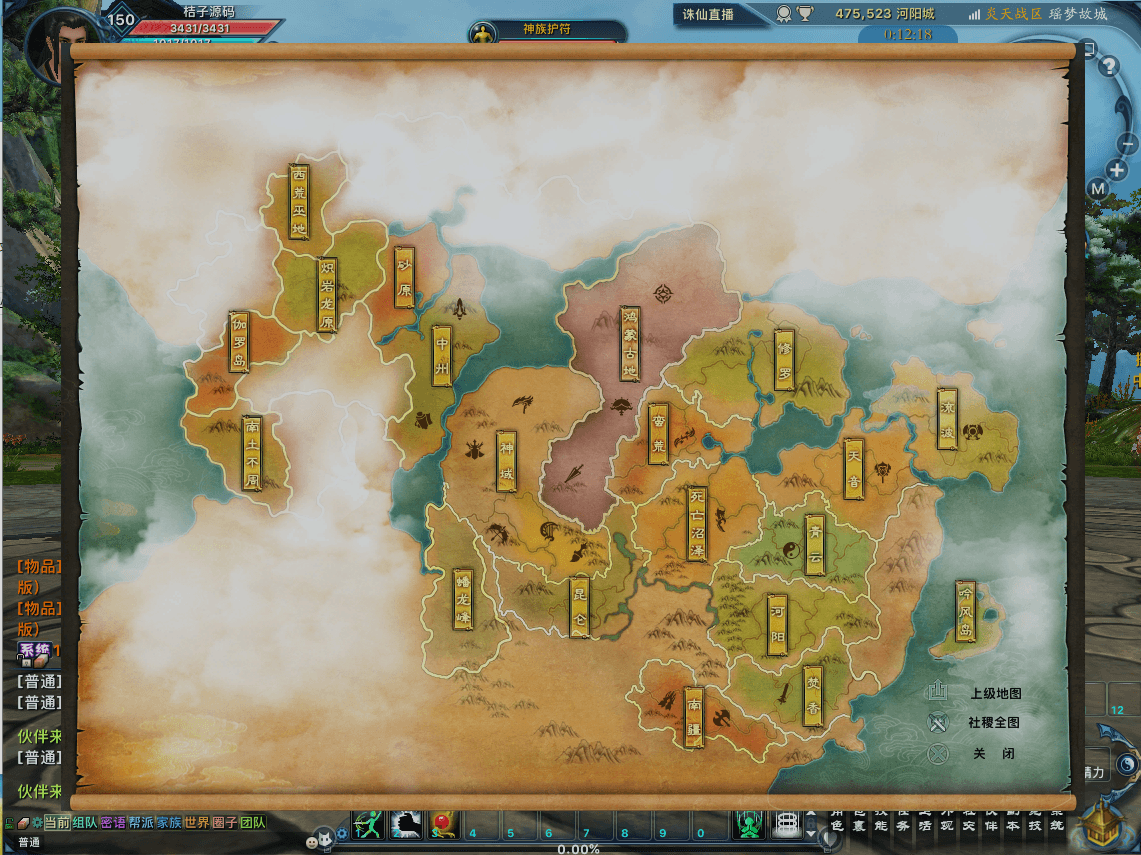Viewport: 1141px width, 855px height.
Task: Select the 昆仑 region label
Action: pos(580,607)
